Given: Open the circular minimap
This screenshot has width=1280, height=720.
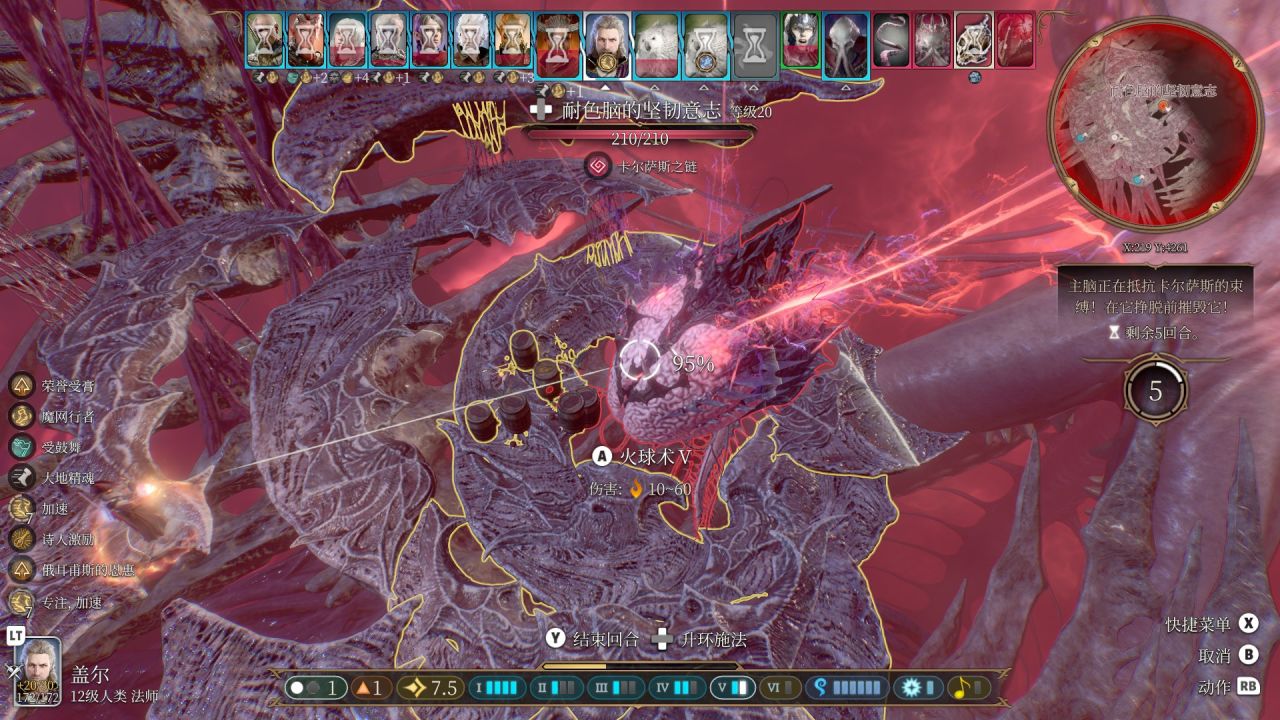Looking at the screenshot, I should pyautogui.click(x=1152, y=123).
